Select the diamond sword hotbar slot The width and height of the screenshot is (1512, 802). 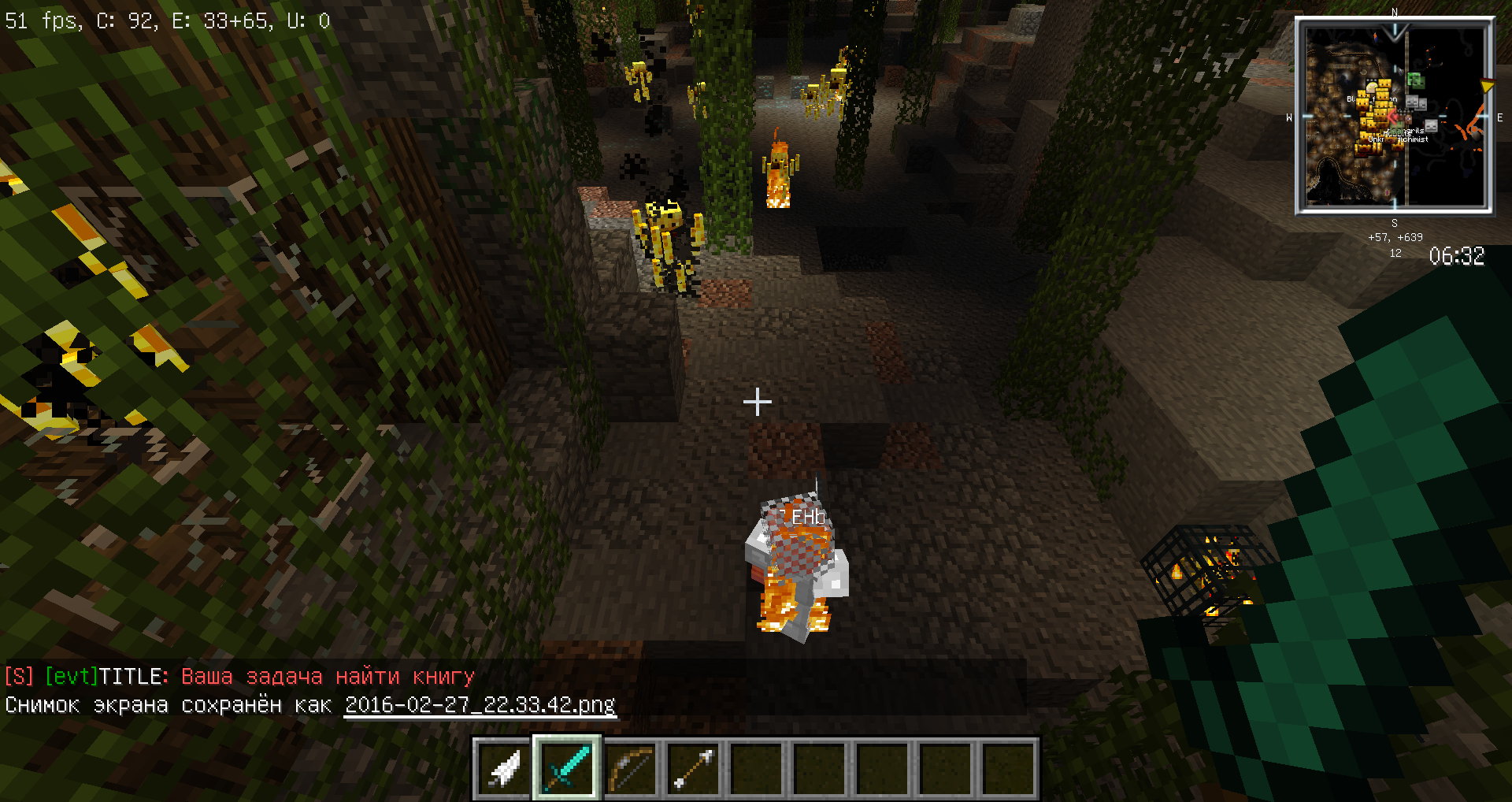click(567, 769)
